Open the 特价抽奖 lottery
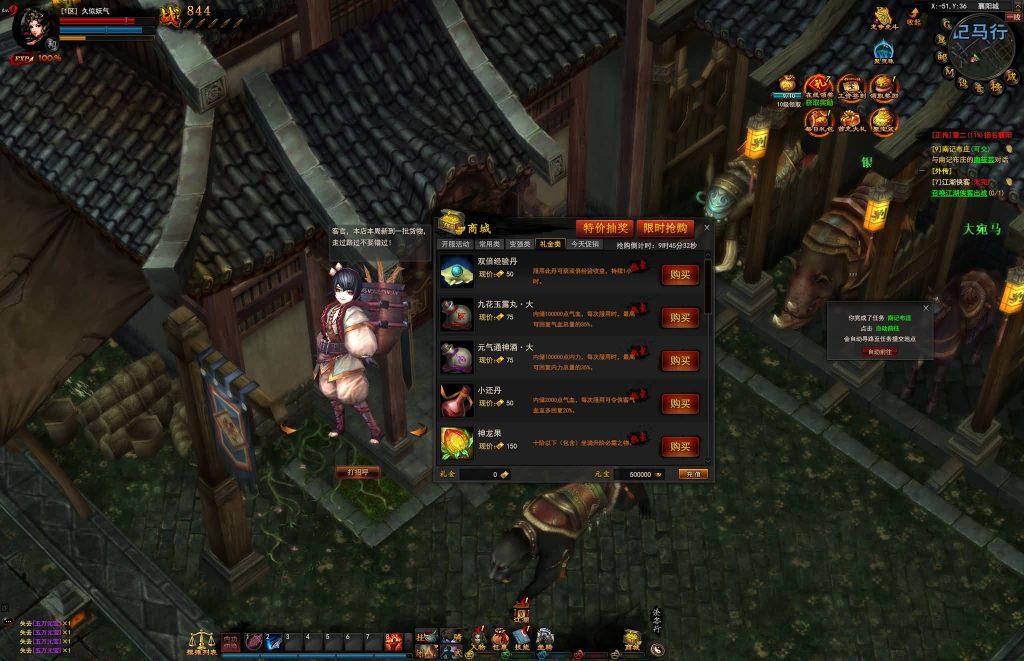Image resolution: width=1024 pixels, height=661 pixels. coord(604,228)
